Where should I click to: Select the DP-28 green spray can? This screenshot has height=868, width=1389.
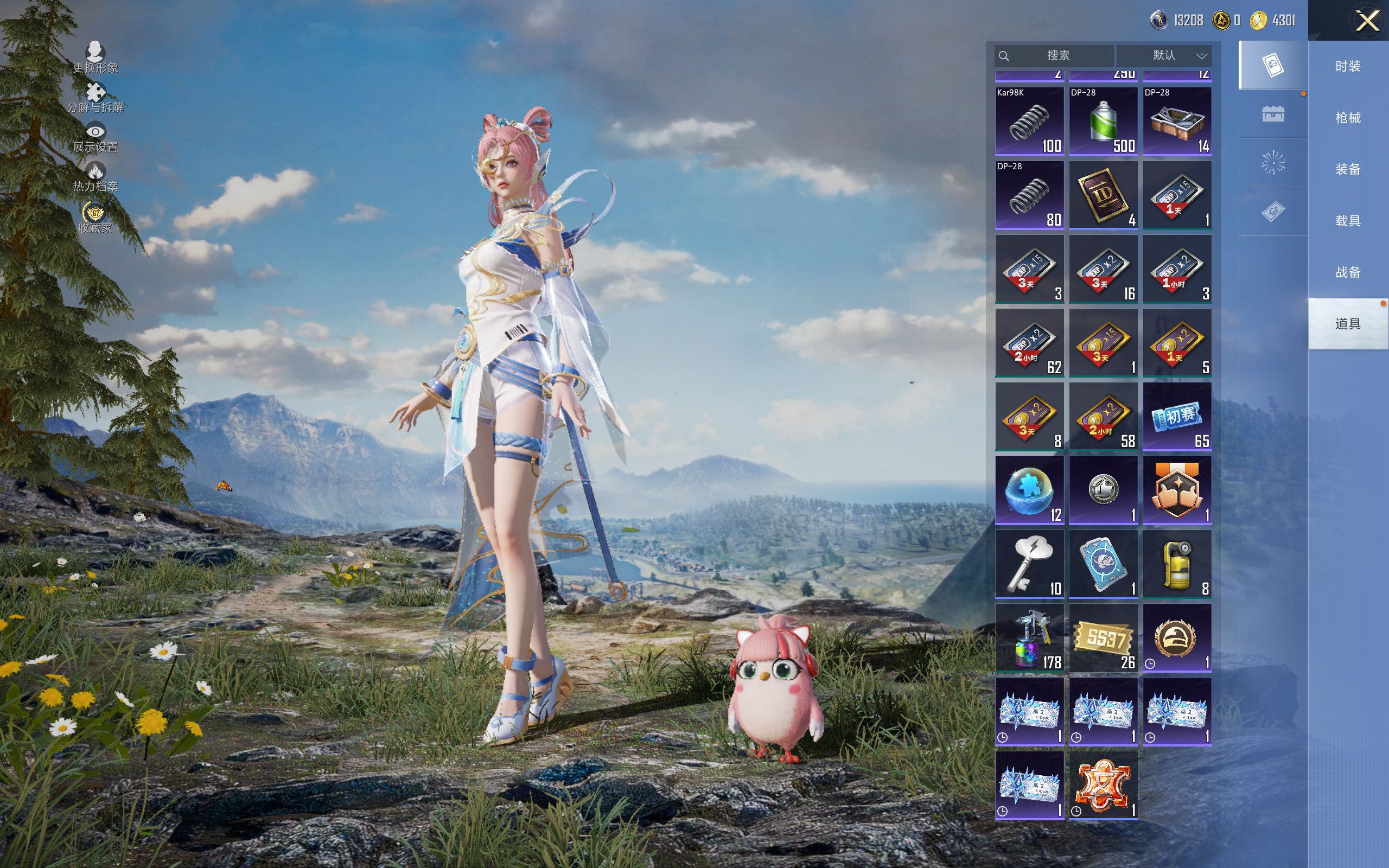1103,121
